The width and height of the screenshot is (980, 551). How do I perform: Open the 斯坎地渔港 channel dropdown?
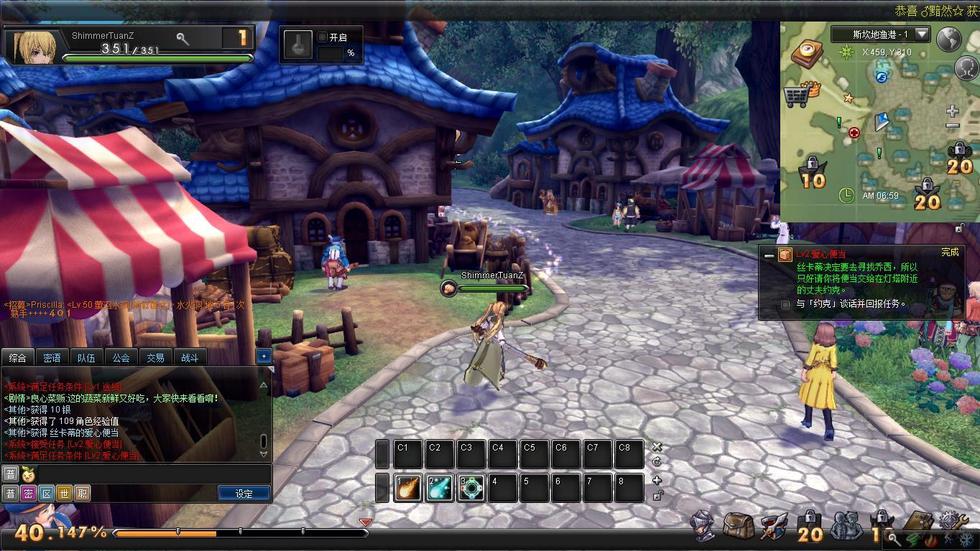(x=921, y=34)
